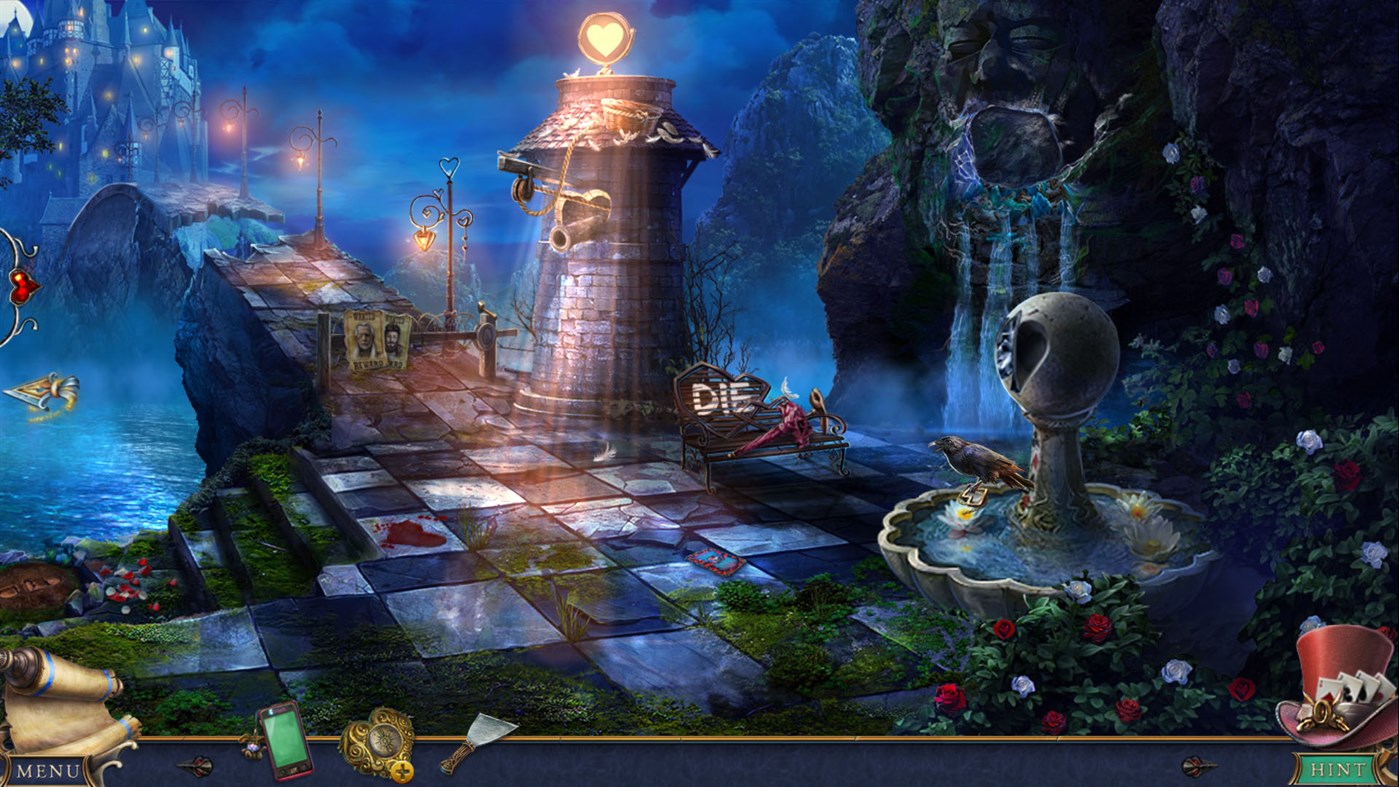Click the glowing DIE letters near the bench
Image resolution: width=1399 pixels, height=787 pixels.
(724, 397)
